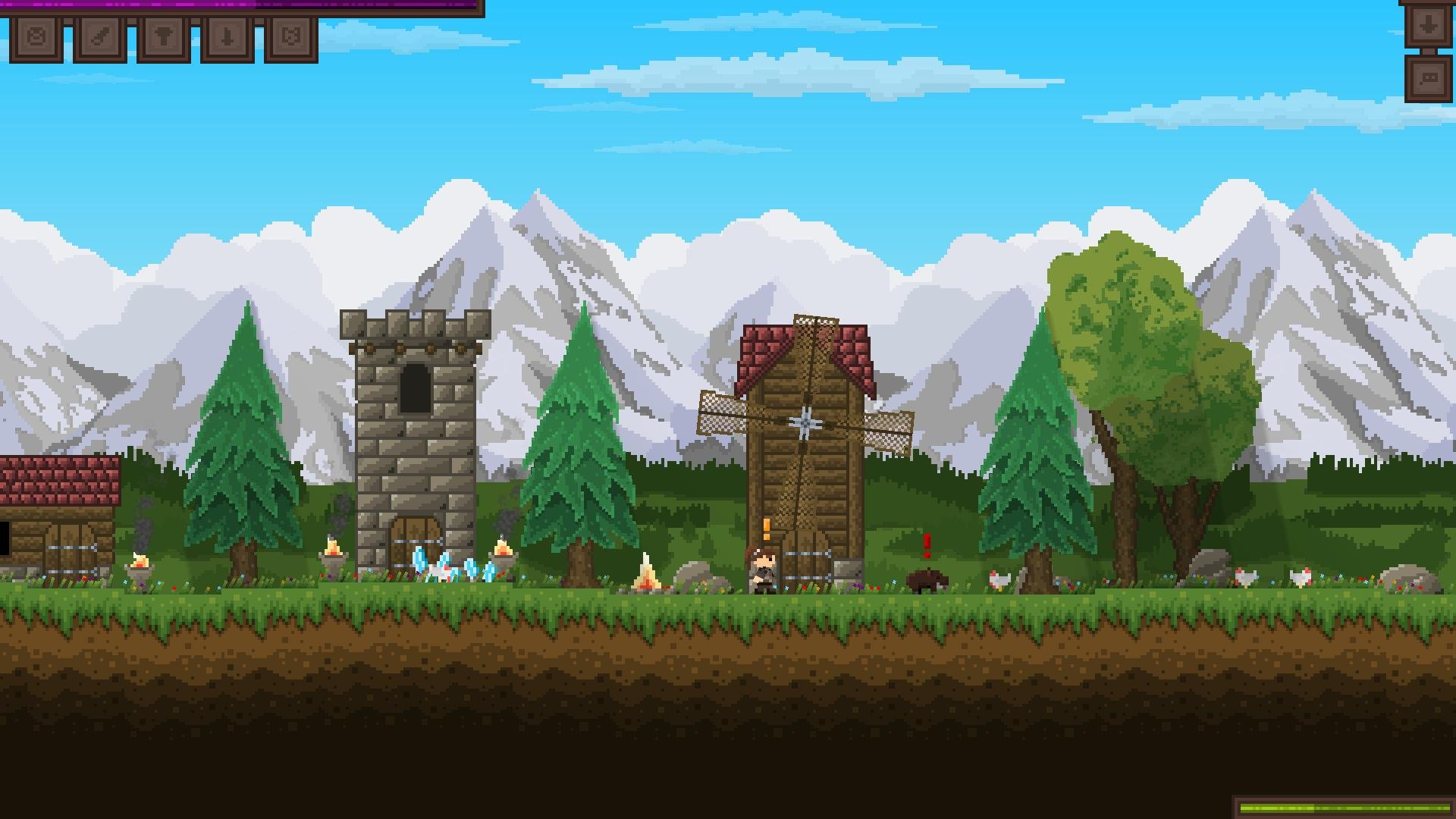The width and height of the screenshot is (1456, 819).
Task: Click the lit torch brazier left of the tower
Action: point(332,554)
